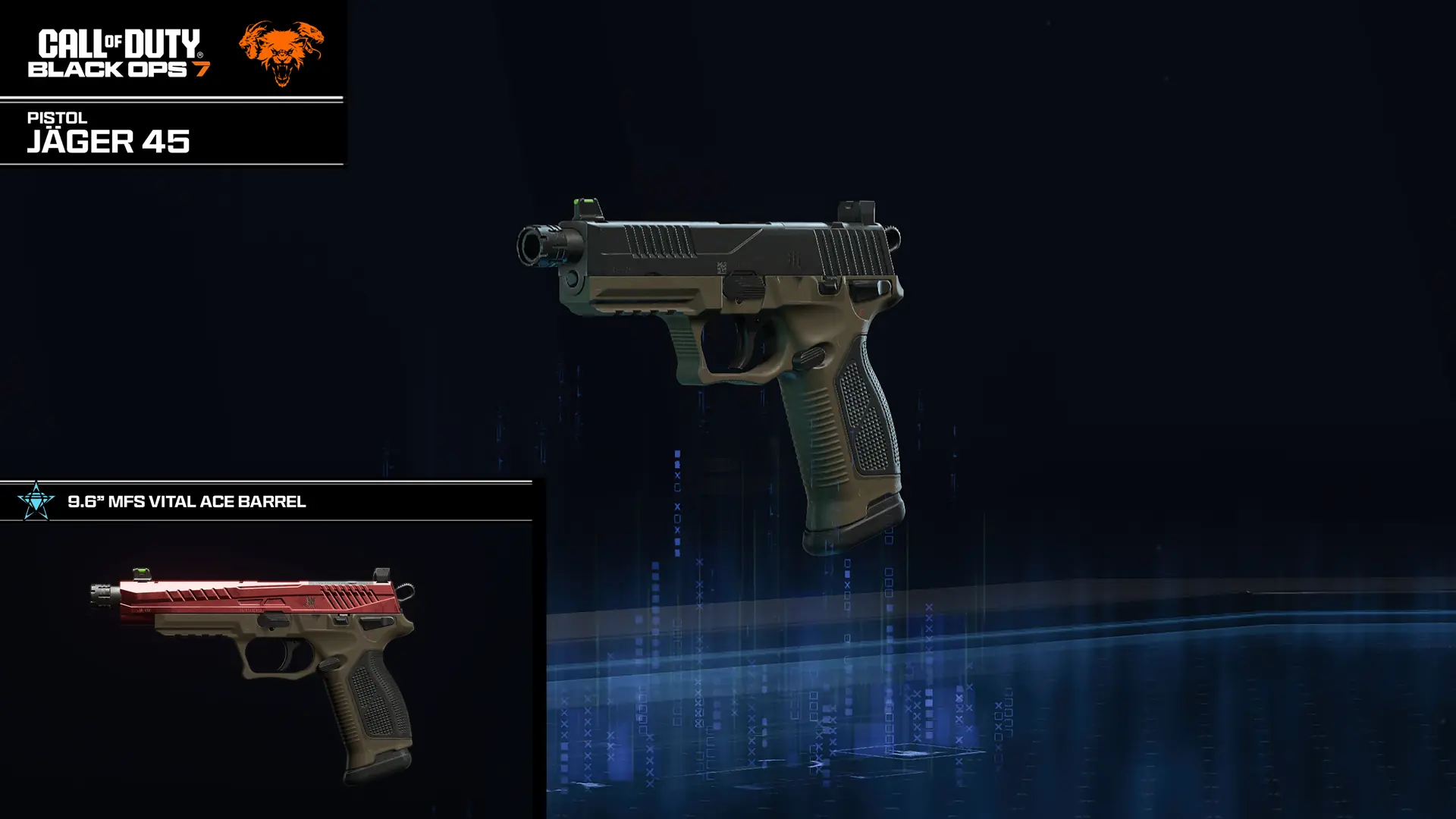Click the blue star attachment rarity icon
Viewport: 1456px width, 819px height.
coord(36,501)
